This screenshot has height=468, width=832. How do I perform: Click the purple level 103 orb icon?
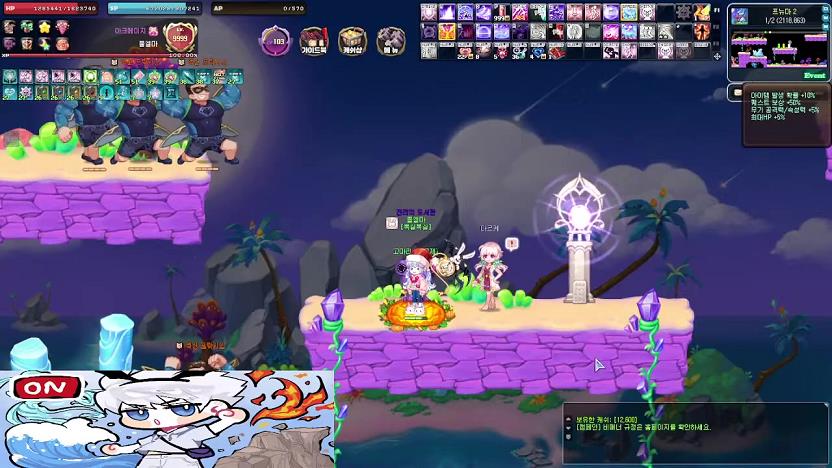(276, 41)
